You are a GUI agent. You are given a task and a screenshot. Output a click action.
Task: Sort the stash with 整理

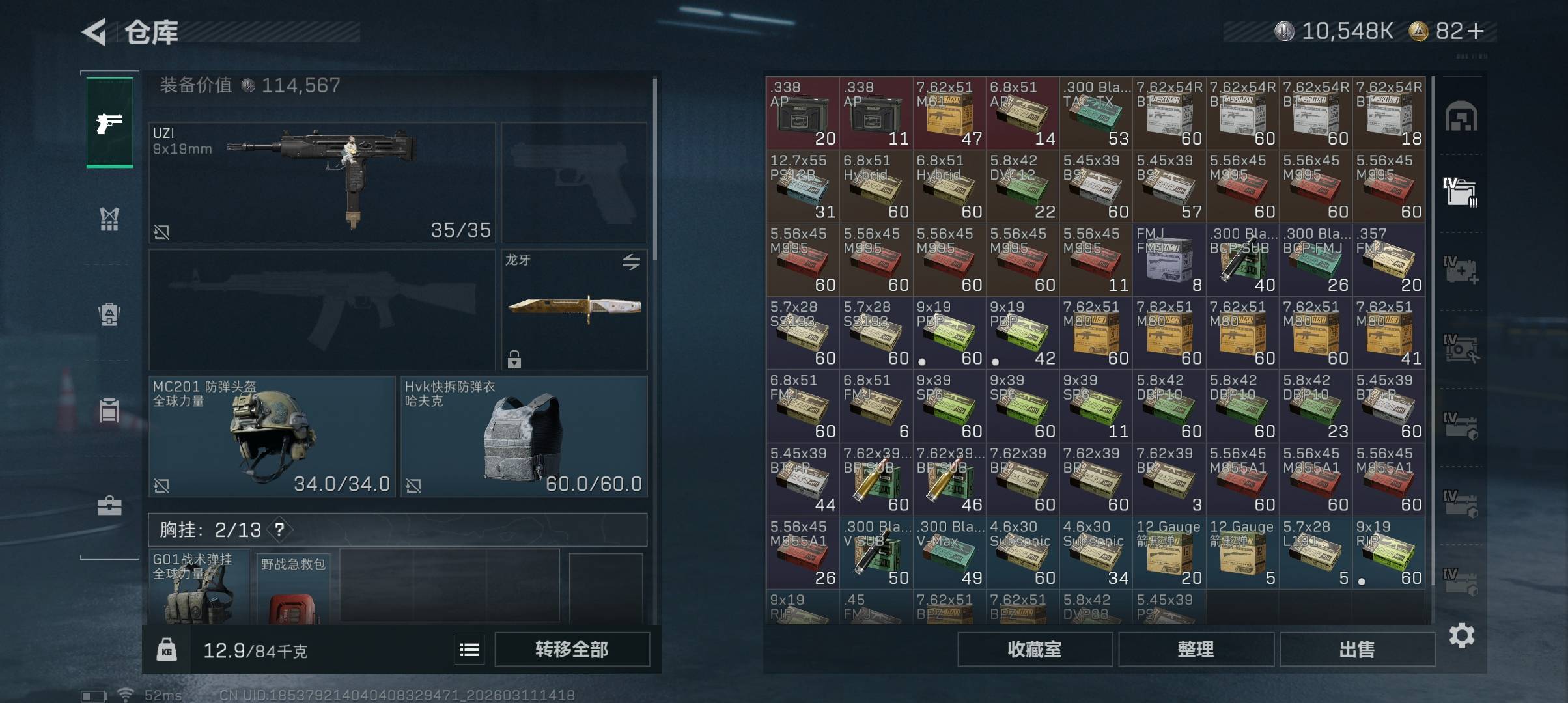click(1196, 649)
